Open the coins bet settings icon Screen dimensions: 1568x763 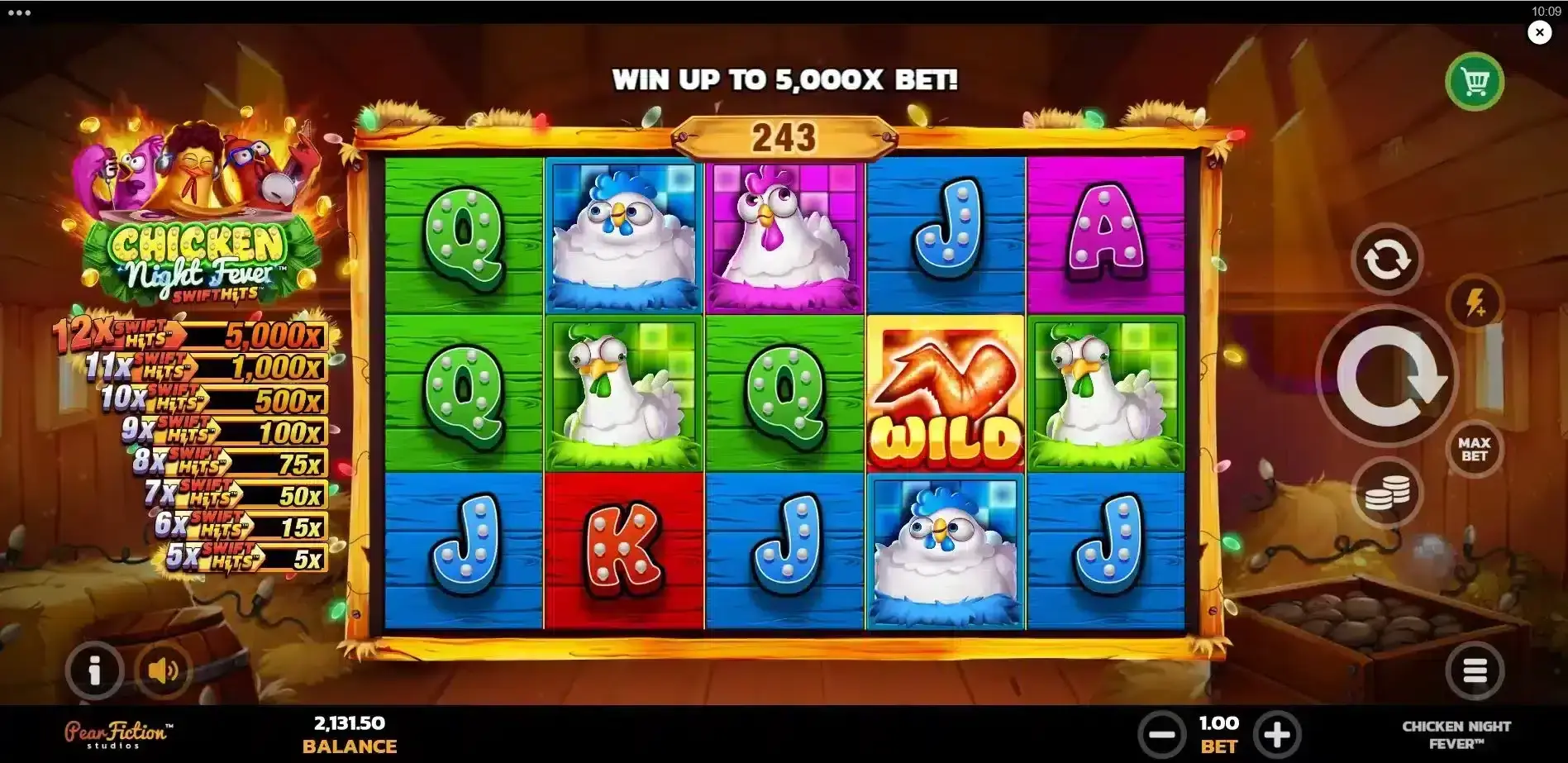[x=1385, y=491]
